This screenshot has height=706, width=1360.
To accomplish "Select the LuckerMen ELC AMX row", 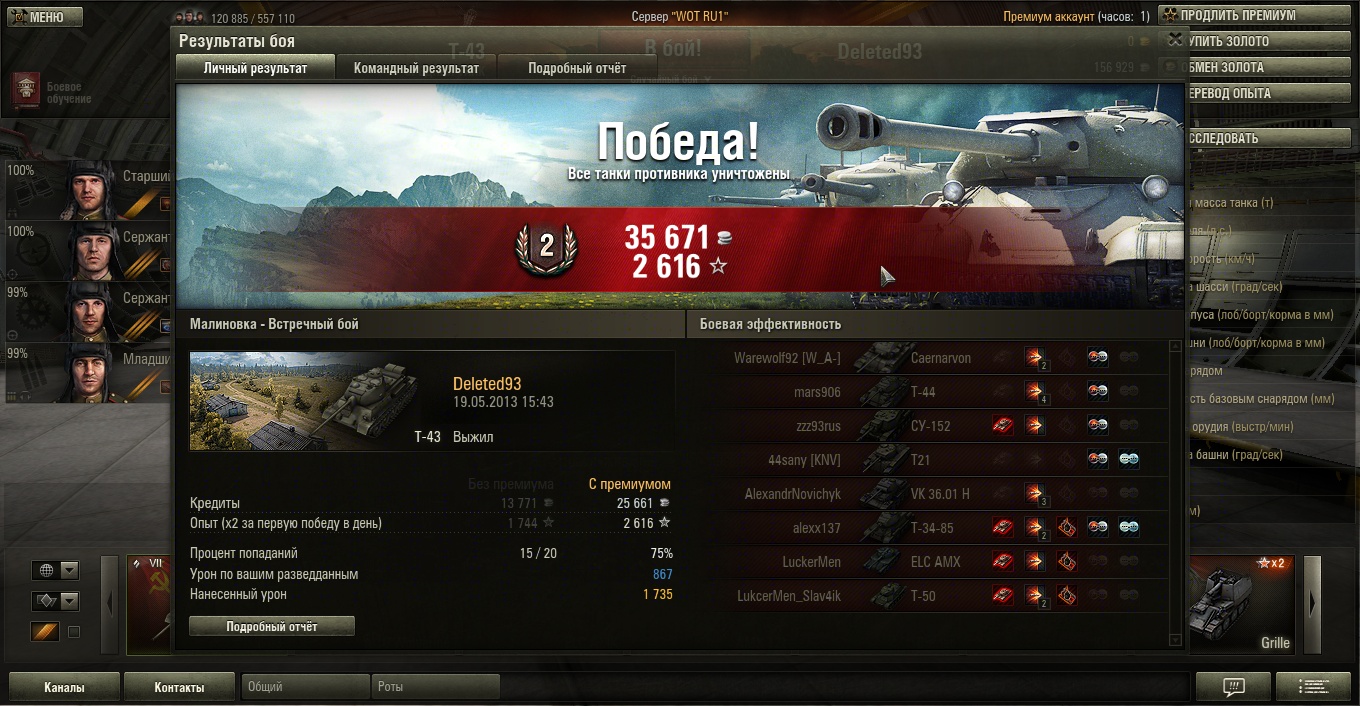I will click(x=940, y=562).
